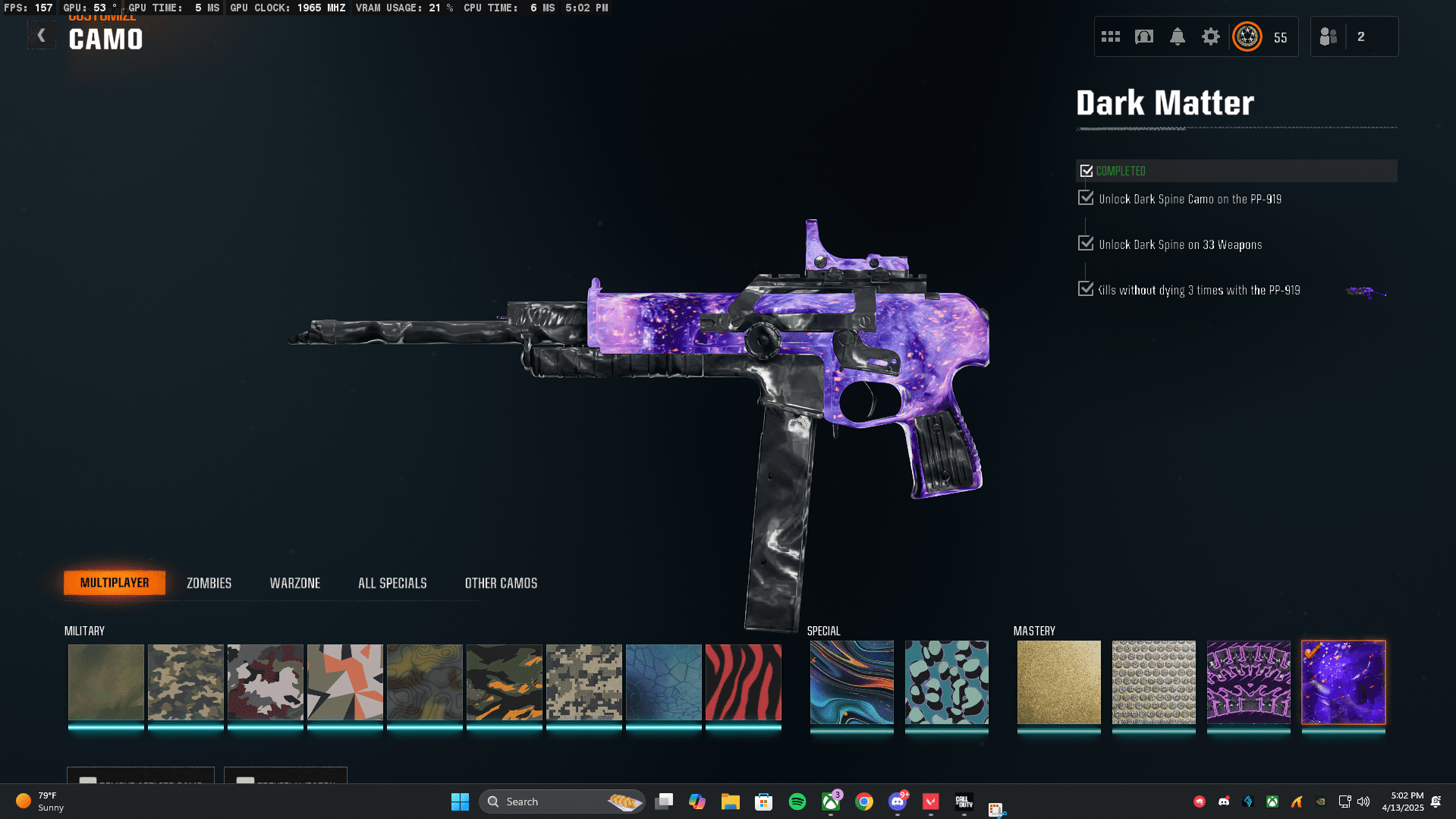
Task: Open the settings gear icon
Action: [1210, 36]
